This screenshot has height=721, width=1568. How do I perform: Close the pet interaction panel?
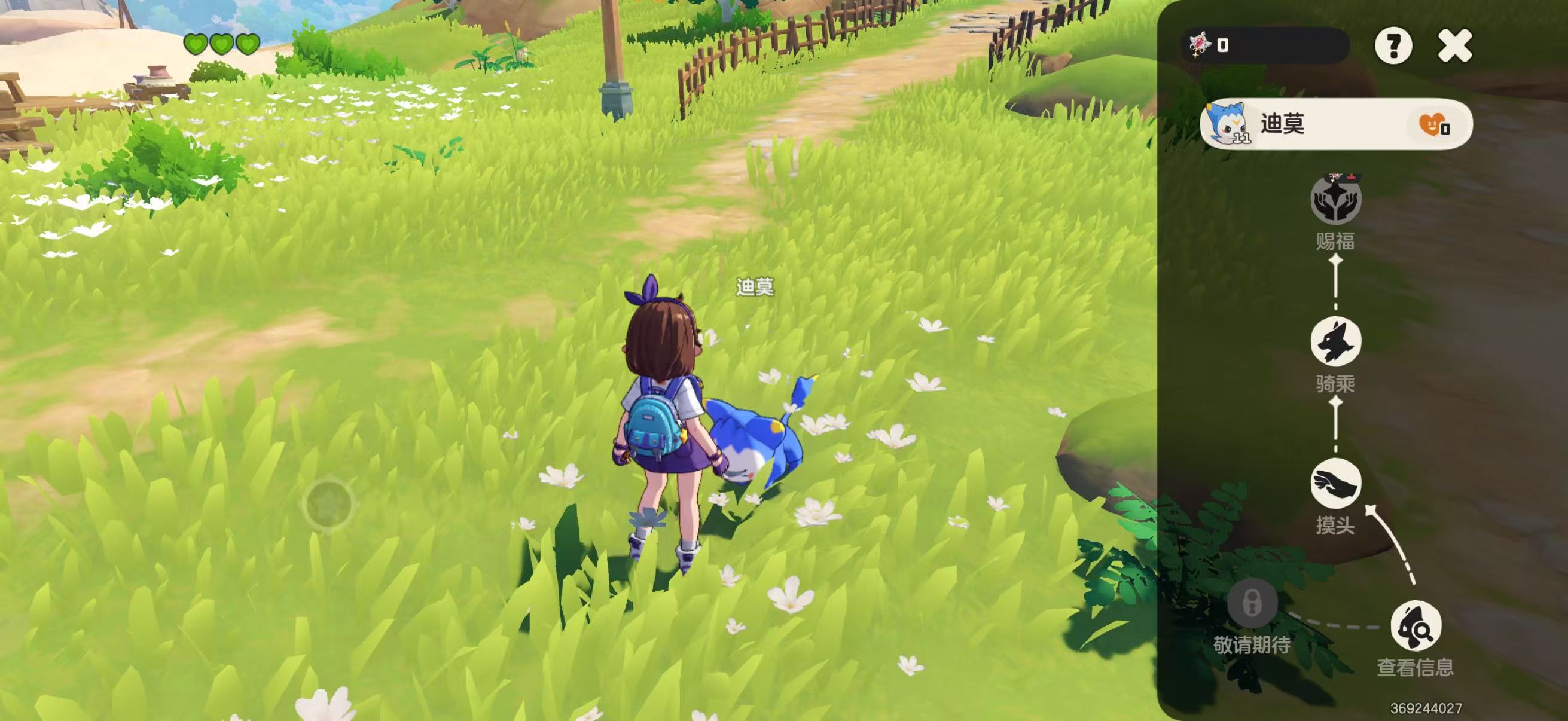click(1454, 46)
